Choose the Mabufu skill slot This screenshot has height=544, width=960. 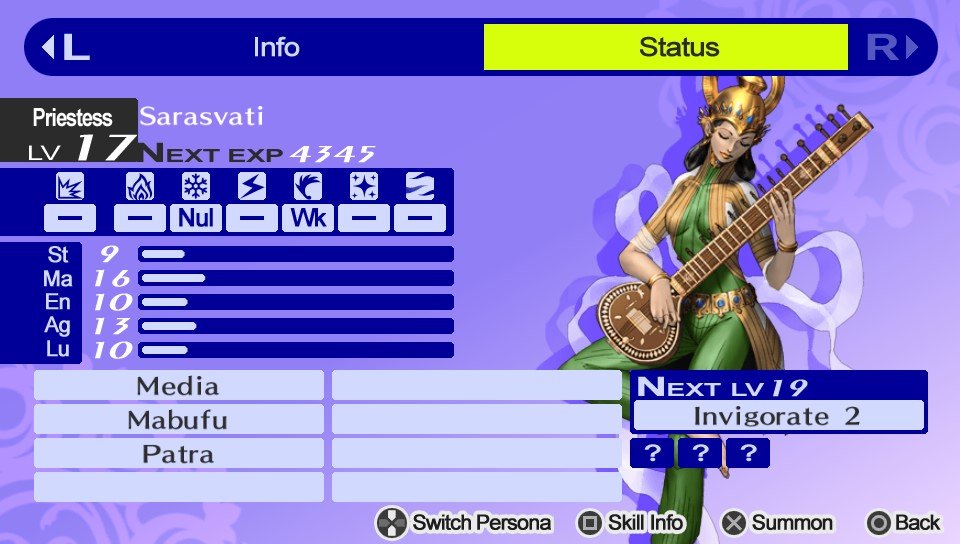178,420
